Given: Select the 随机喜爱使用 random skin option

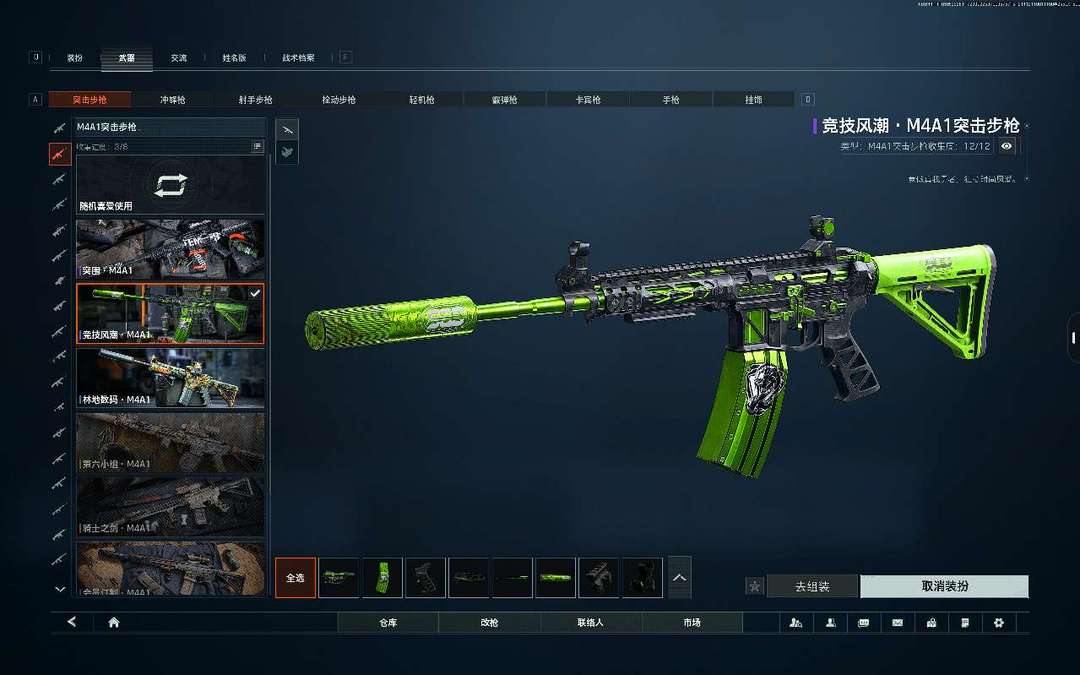Looking at the screenshot, I should coord(171,187).
